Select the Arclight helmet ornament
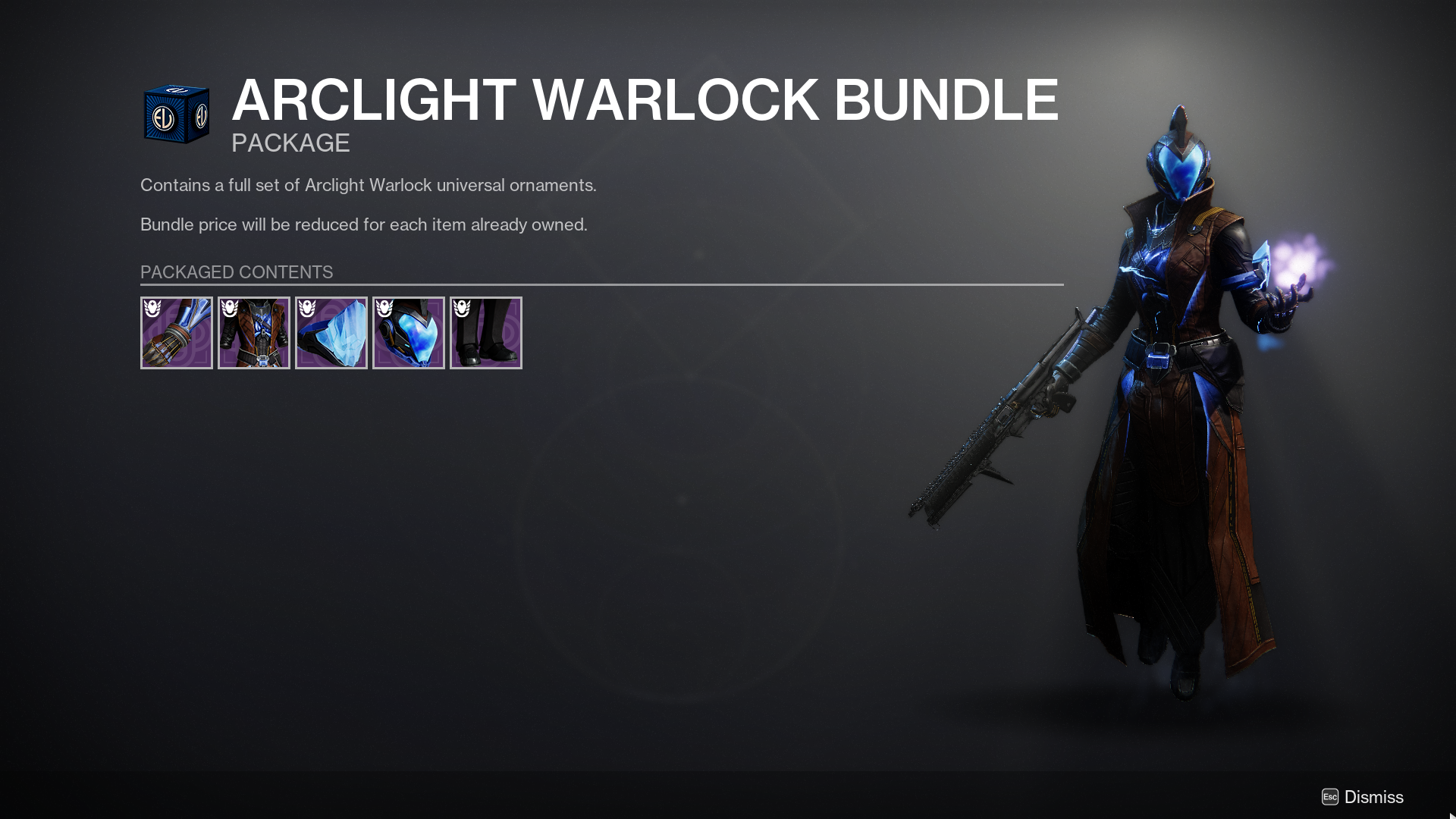 pos(409,332)
